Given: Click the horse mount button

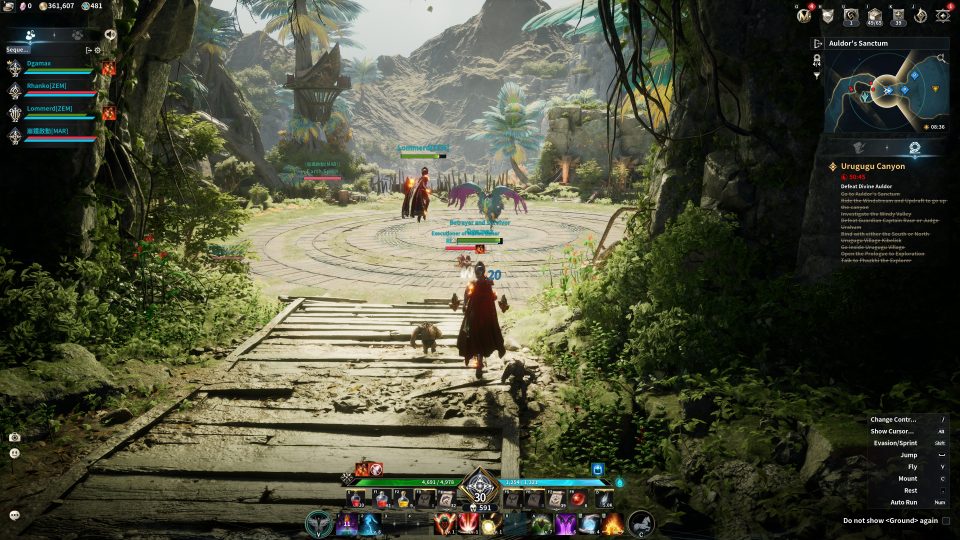Looking at the screenshot, I should (x=640, y=523).
